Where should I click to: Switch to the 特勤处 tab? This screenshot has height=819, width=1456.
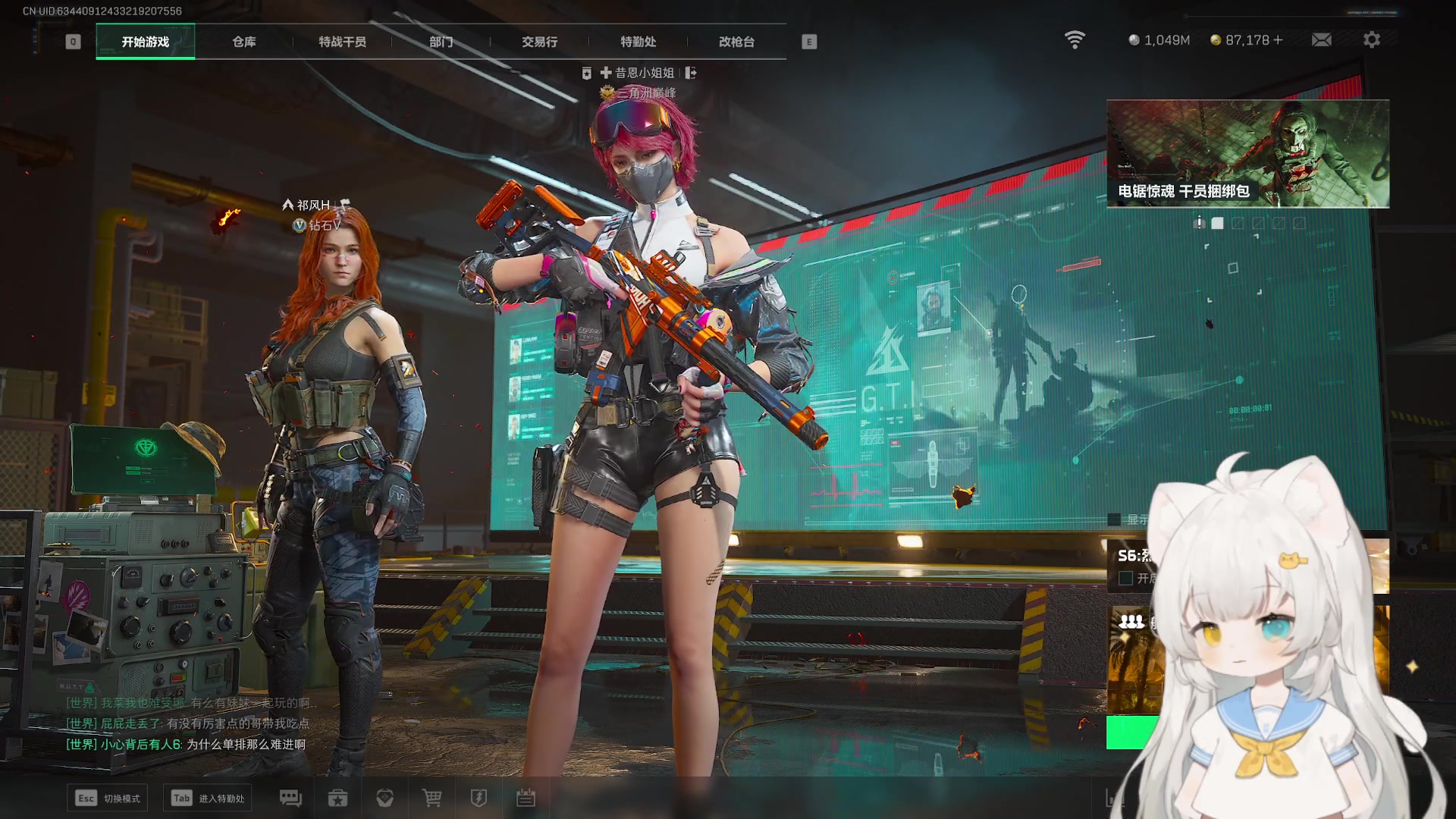coord(638,42)
